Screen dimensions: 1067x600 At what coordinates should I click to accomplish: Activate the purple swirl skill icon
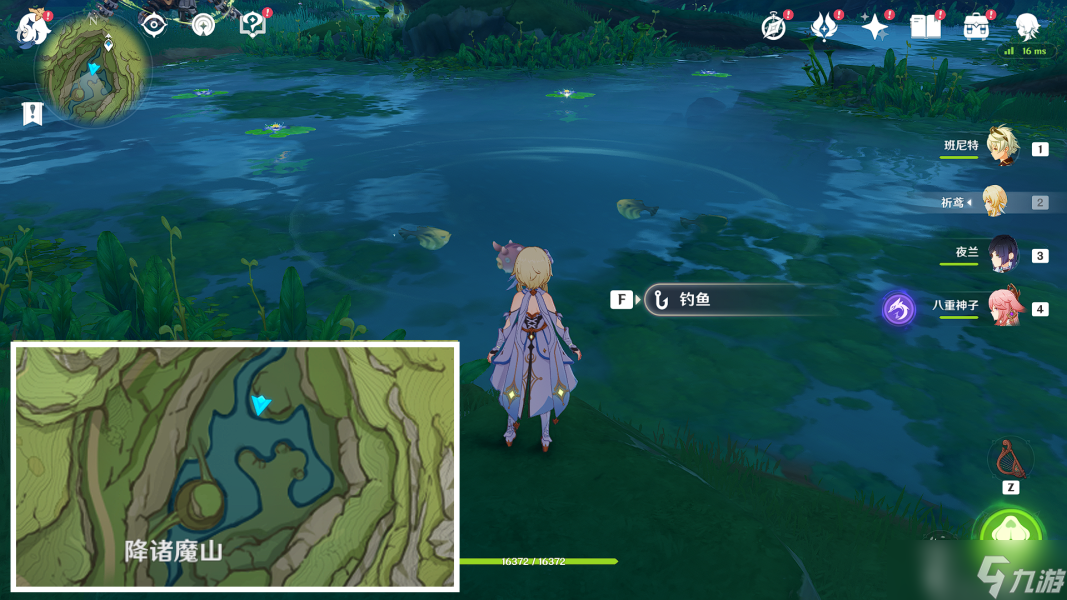898,308
